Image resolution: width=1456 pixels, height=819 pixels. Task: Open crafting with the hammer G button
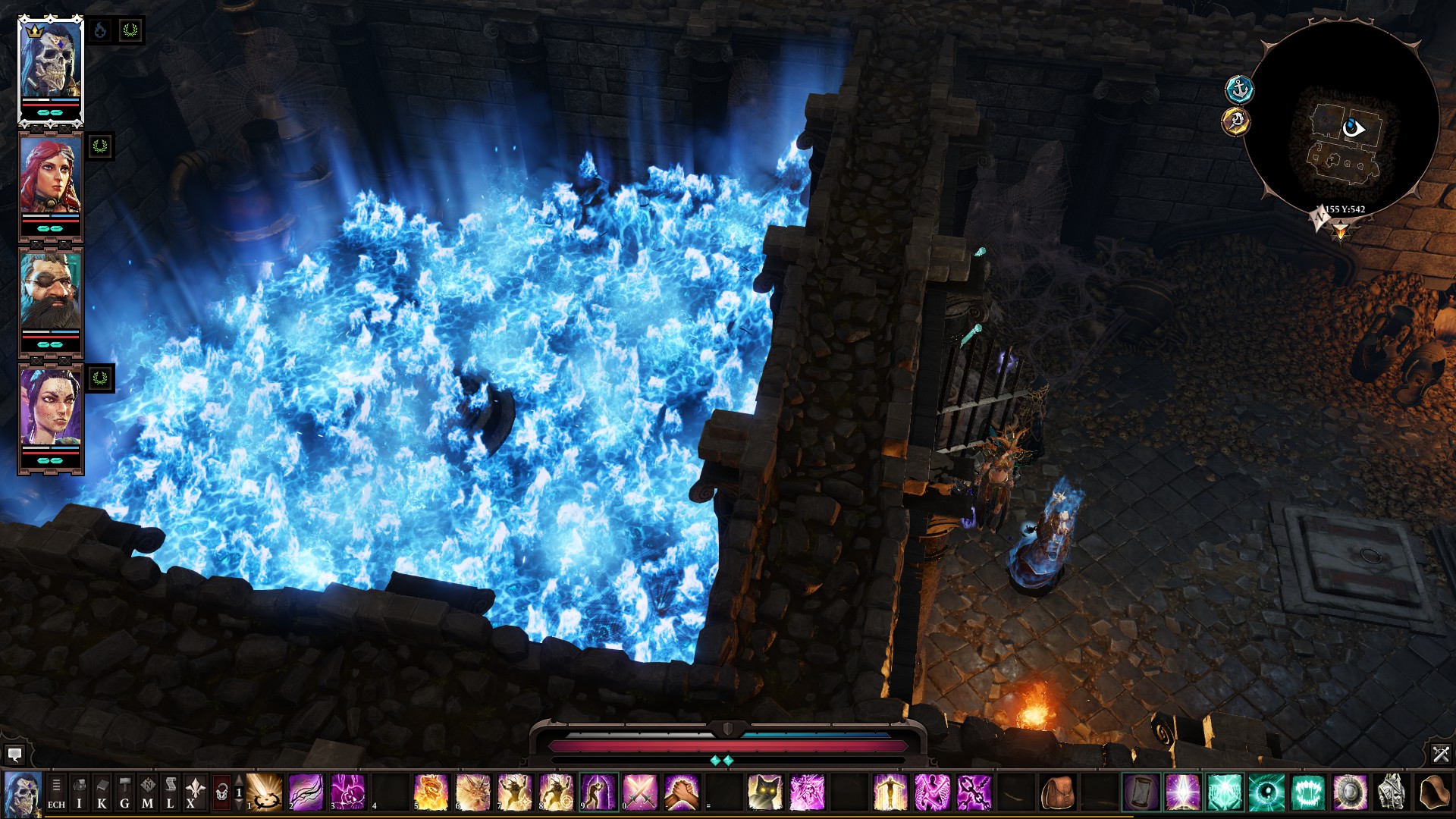[124, 792]
